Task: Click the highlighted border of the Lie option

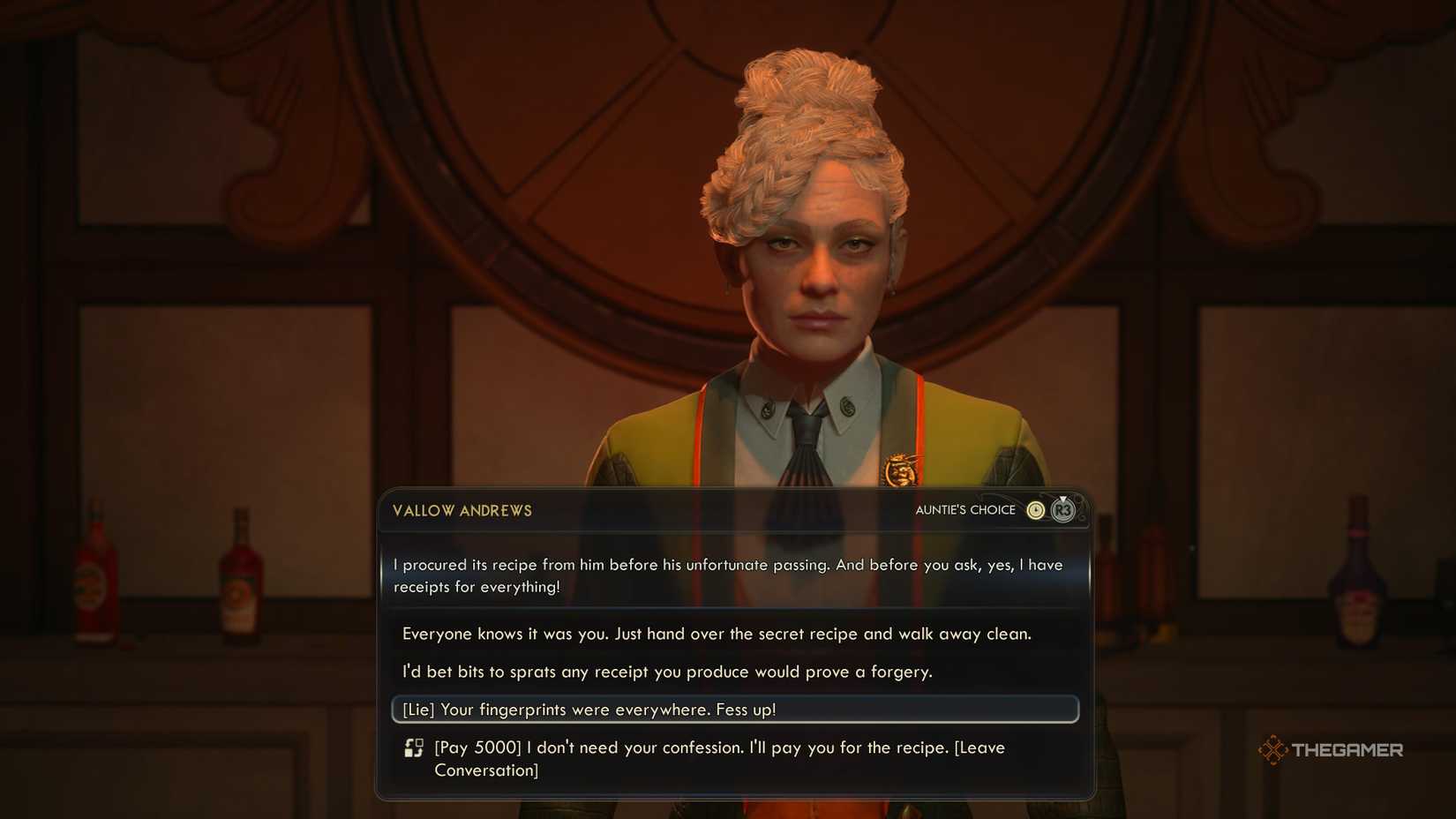Action: pos(393,709)
